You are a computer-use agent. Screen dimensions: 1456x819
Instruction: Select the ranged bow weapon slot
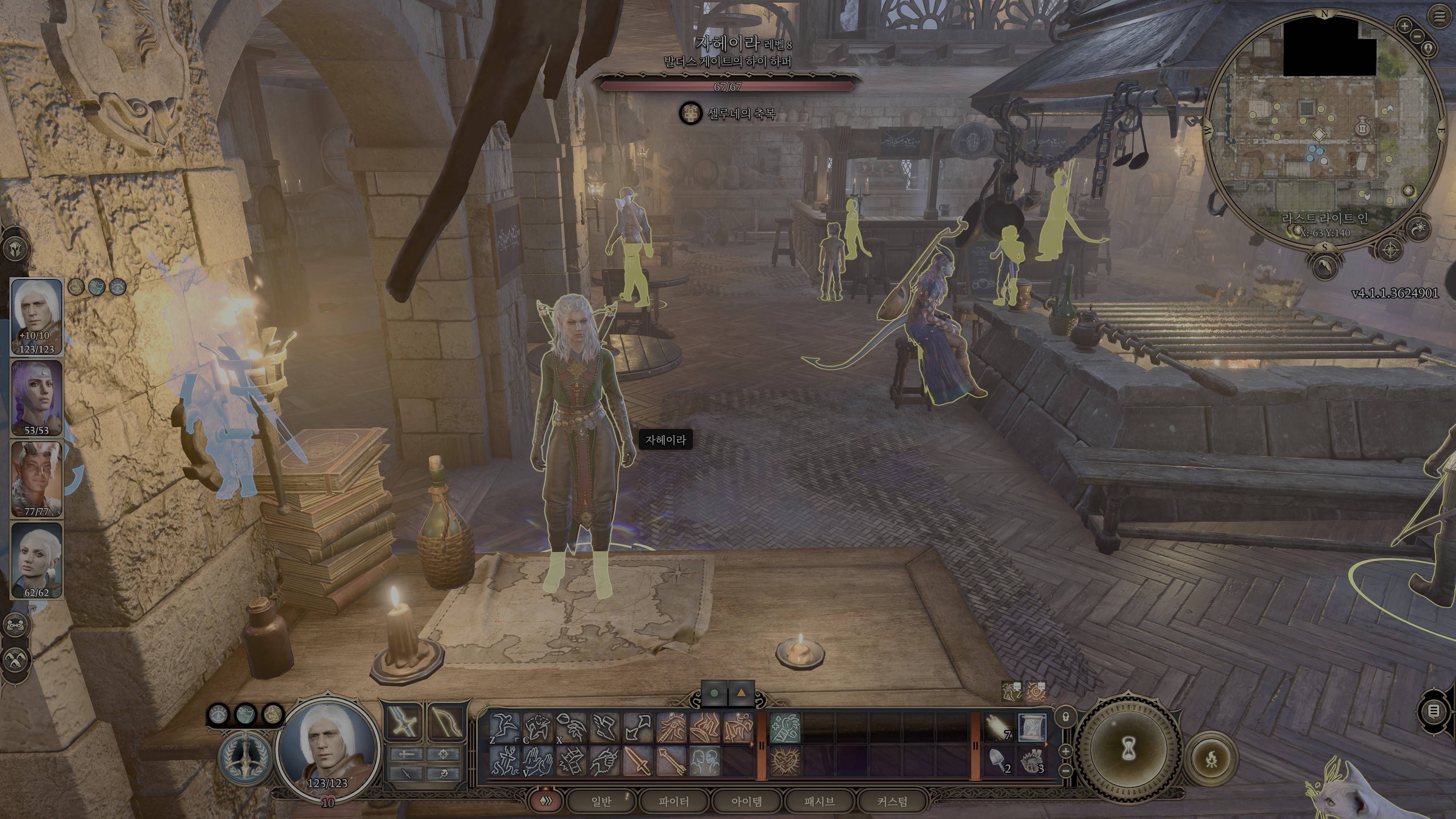click(x=447, y=722)
